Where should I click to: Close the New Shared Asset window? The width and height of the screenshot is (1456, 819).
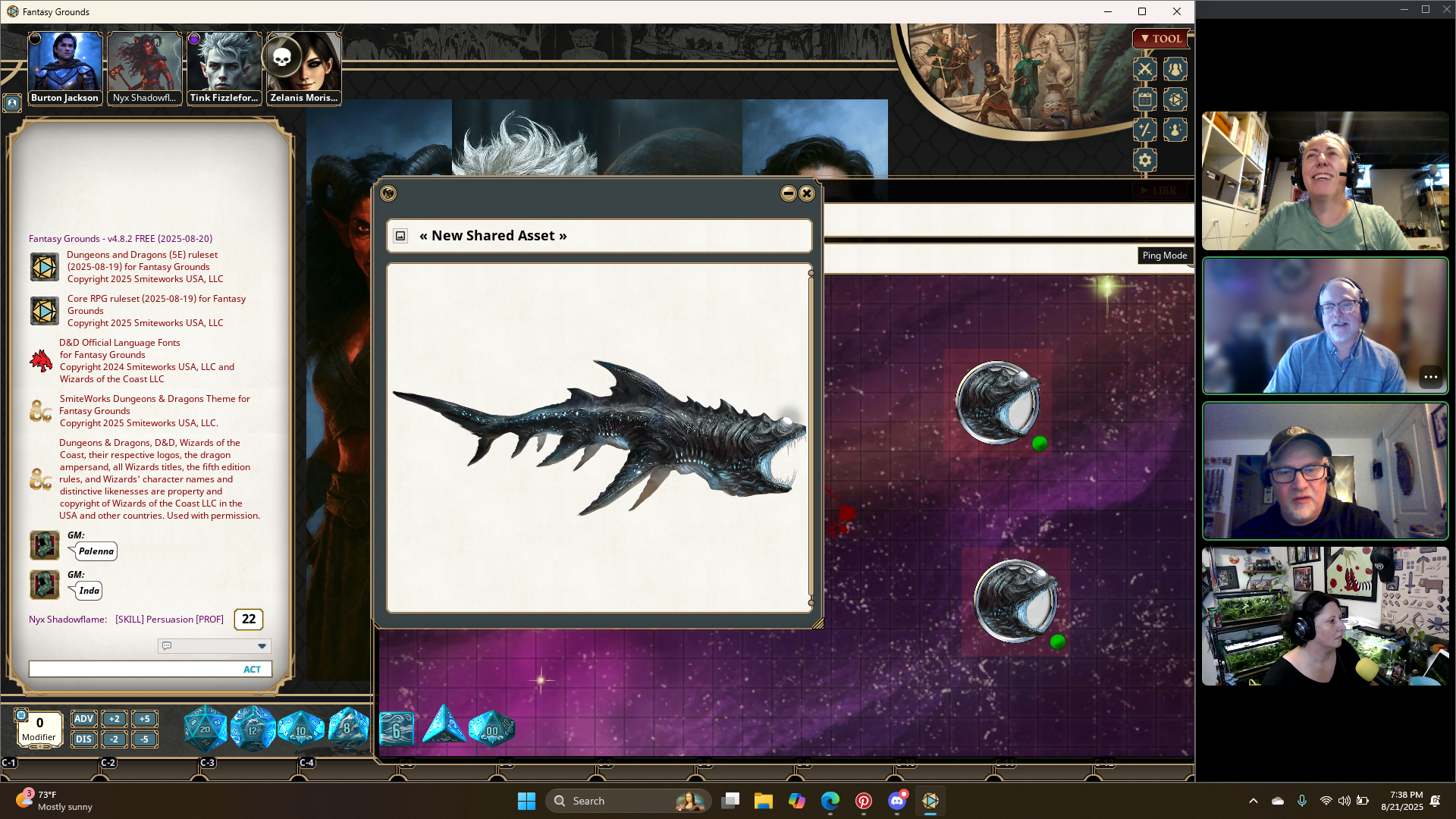click(807, 193)
